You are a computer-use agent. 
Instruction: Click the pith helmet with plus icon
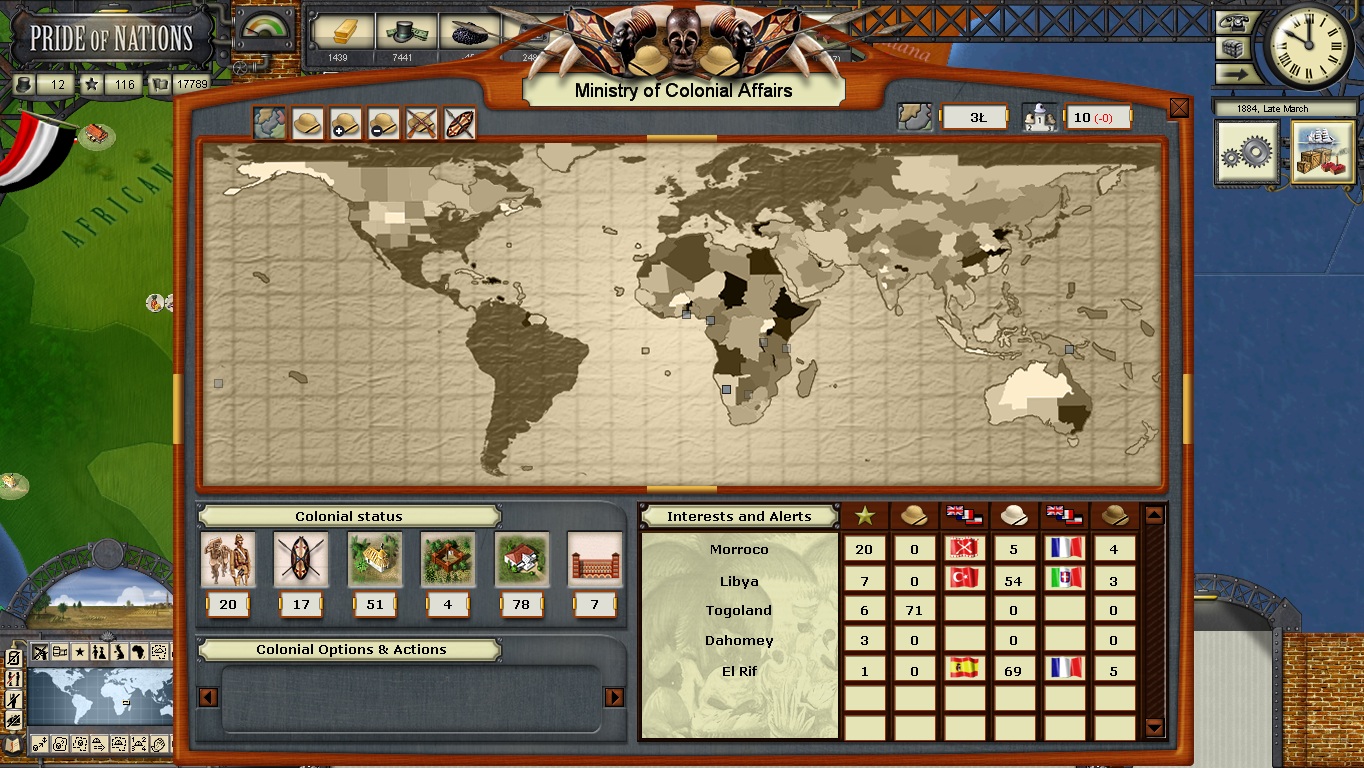click(345, 124)
